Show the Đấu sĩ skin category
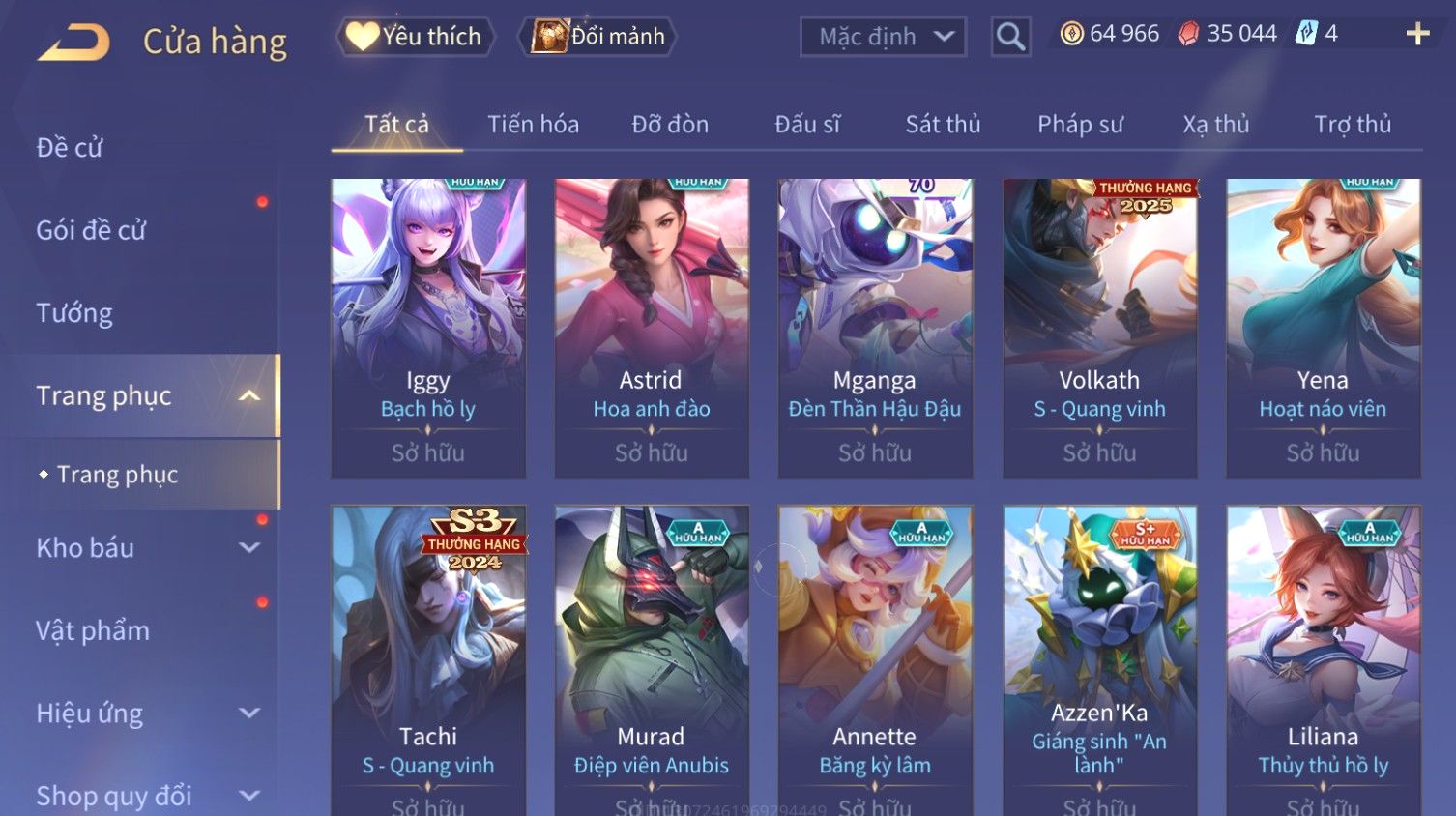The image size is (1456, 816). (x=807, y=124)
